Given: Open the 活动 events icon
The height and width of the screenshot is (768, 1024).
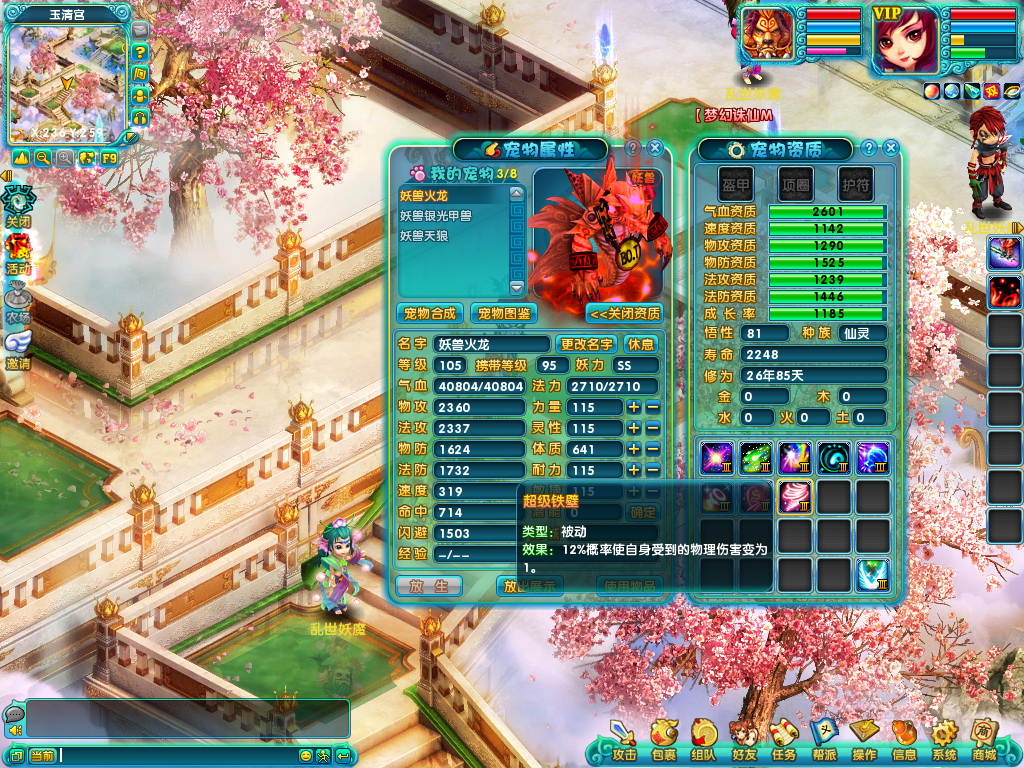Looking at the screenshot, I should [x=18, y=252].
